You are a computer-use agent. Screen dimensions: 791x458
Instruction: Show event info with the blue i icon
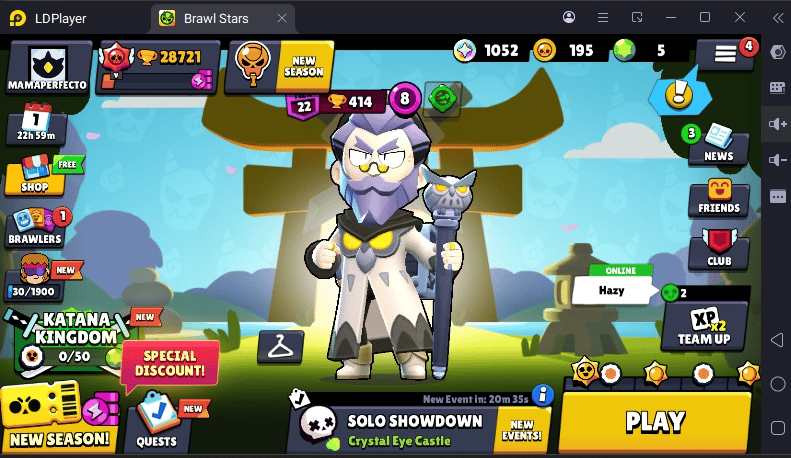click(x=543, y=394)
